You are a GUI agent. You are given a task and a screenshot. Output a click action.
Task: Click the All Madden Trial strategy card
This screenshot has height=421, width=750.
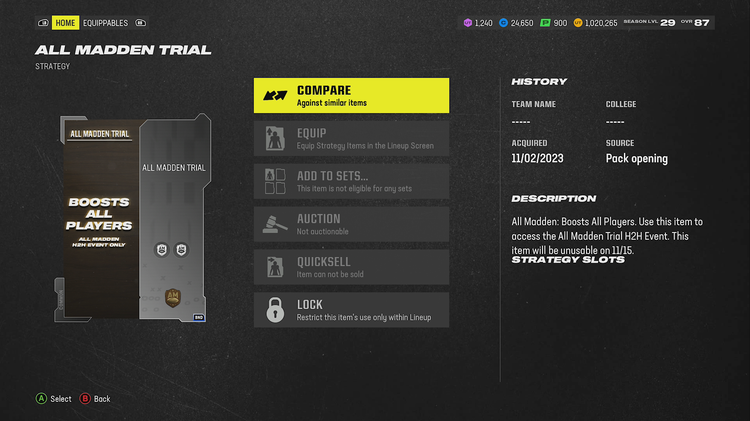pyautogui.click(x=136, y=219)
